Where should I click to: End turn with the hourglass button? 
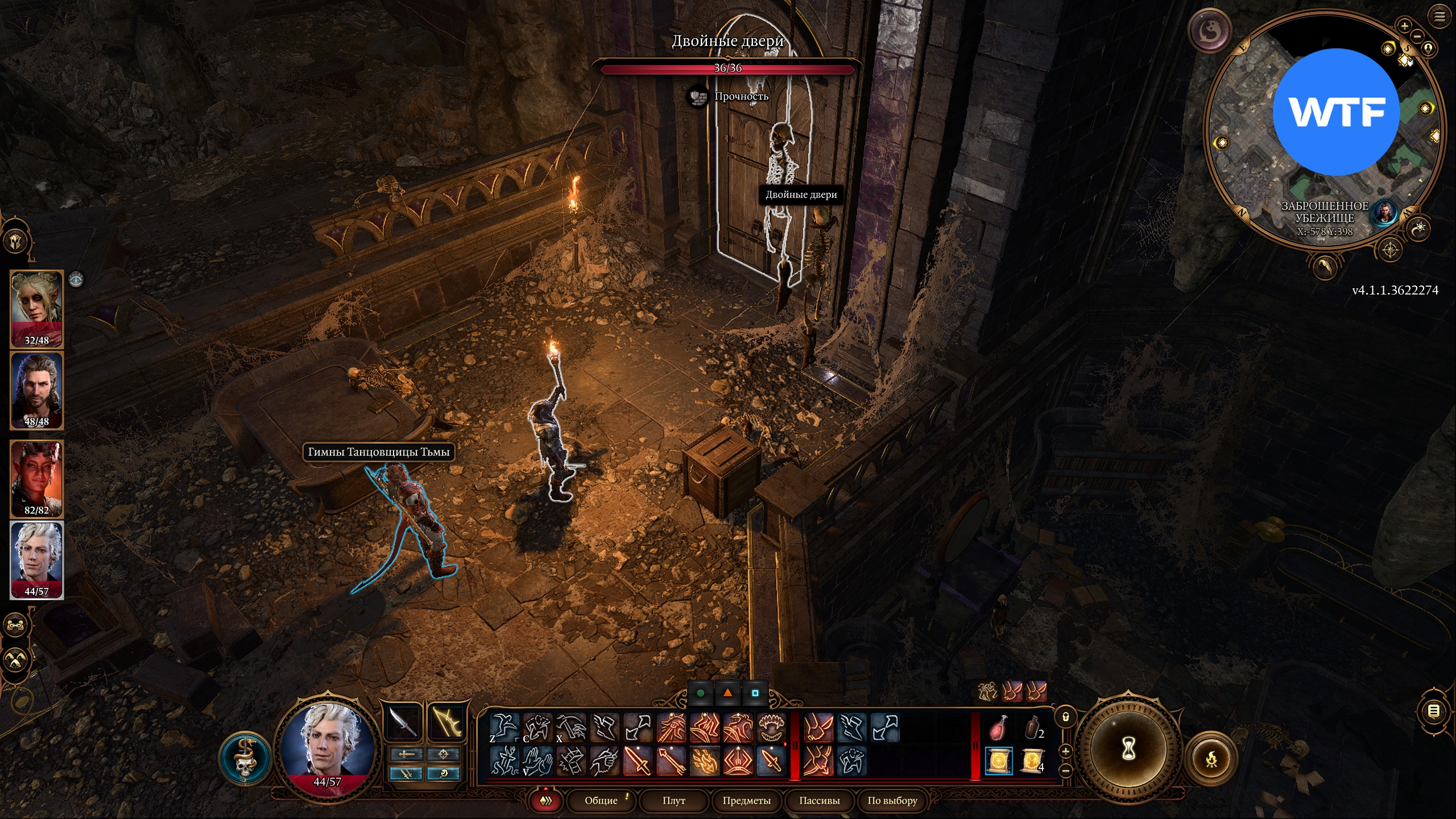pos(1128,750)
